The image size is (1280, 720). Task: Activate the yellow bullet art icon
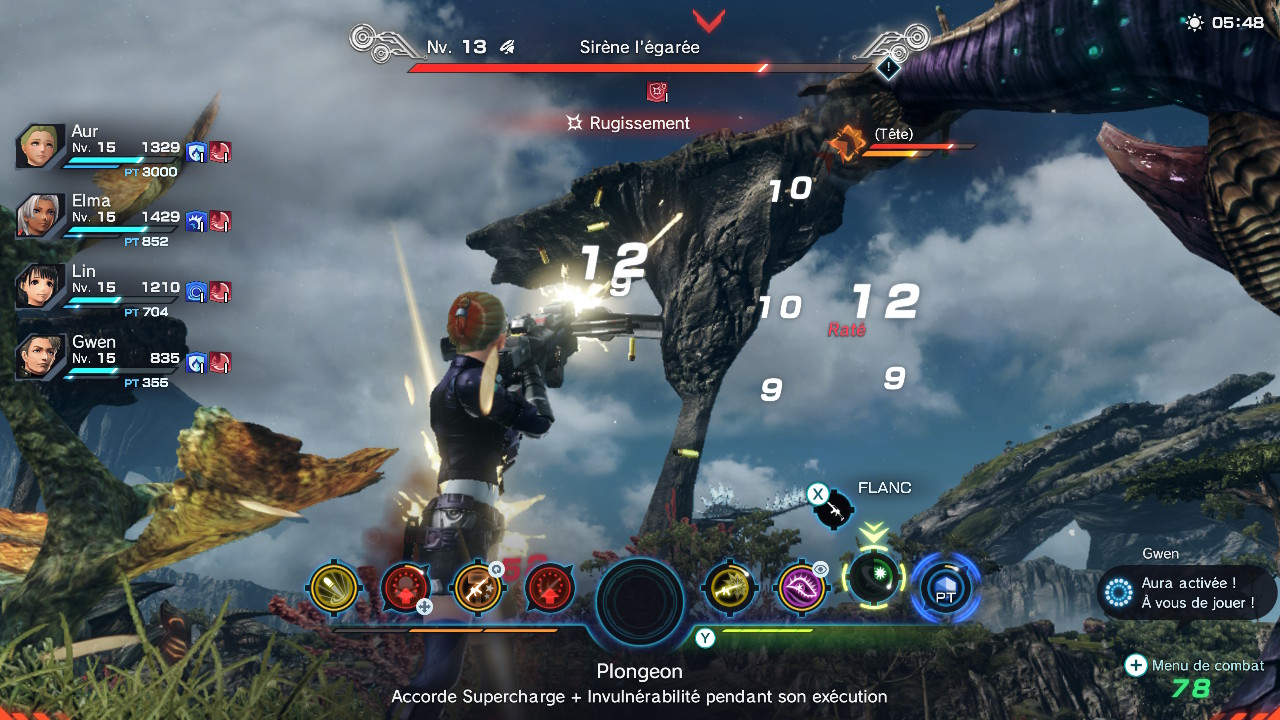click(333, 589)
